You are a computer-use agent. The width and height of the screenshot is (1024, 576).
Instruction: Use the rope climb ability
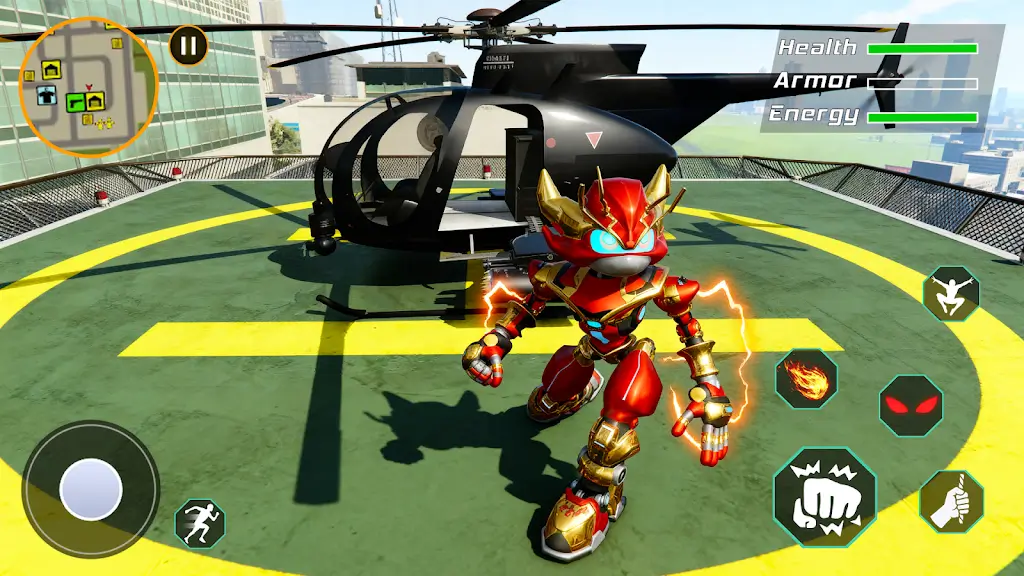(951, 501)
